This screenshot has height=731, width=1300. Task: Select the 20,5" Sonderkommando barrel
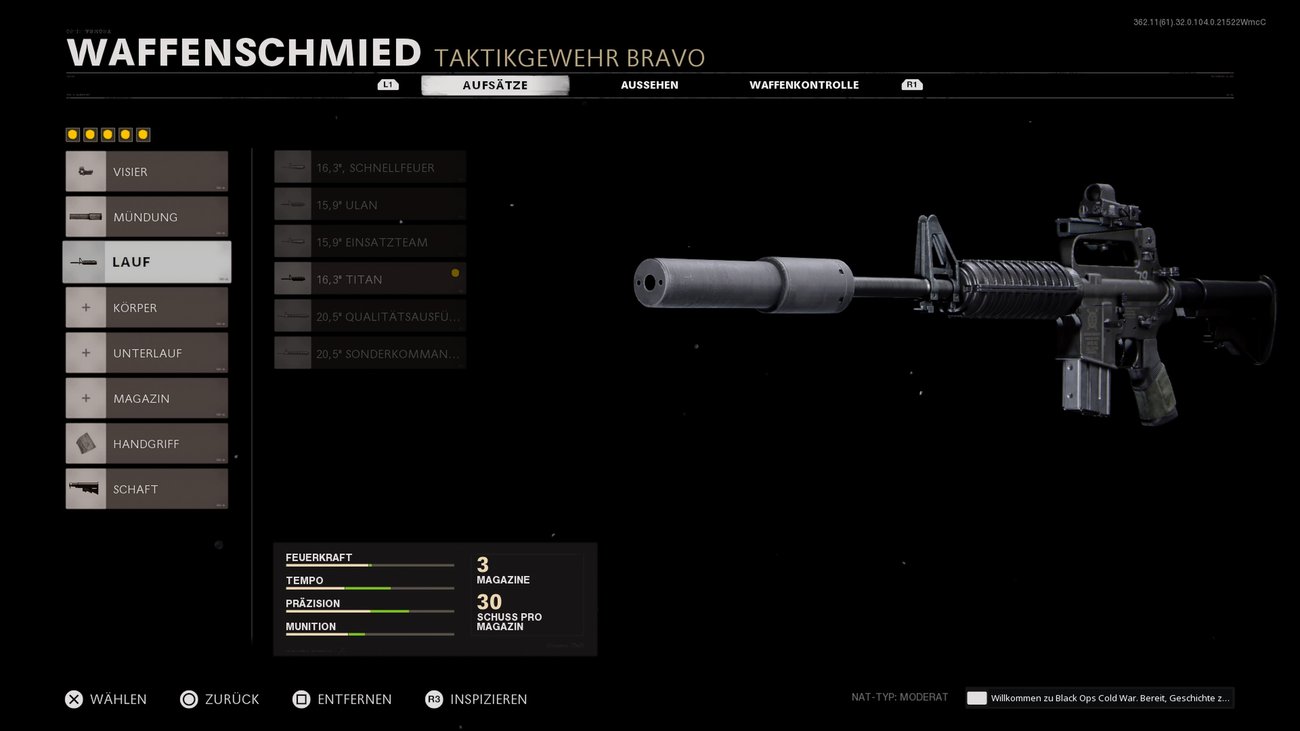click(x=370, y=353)
